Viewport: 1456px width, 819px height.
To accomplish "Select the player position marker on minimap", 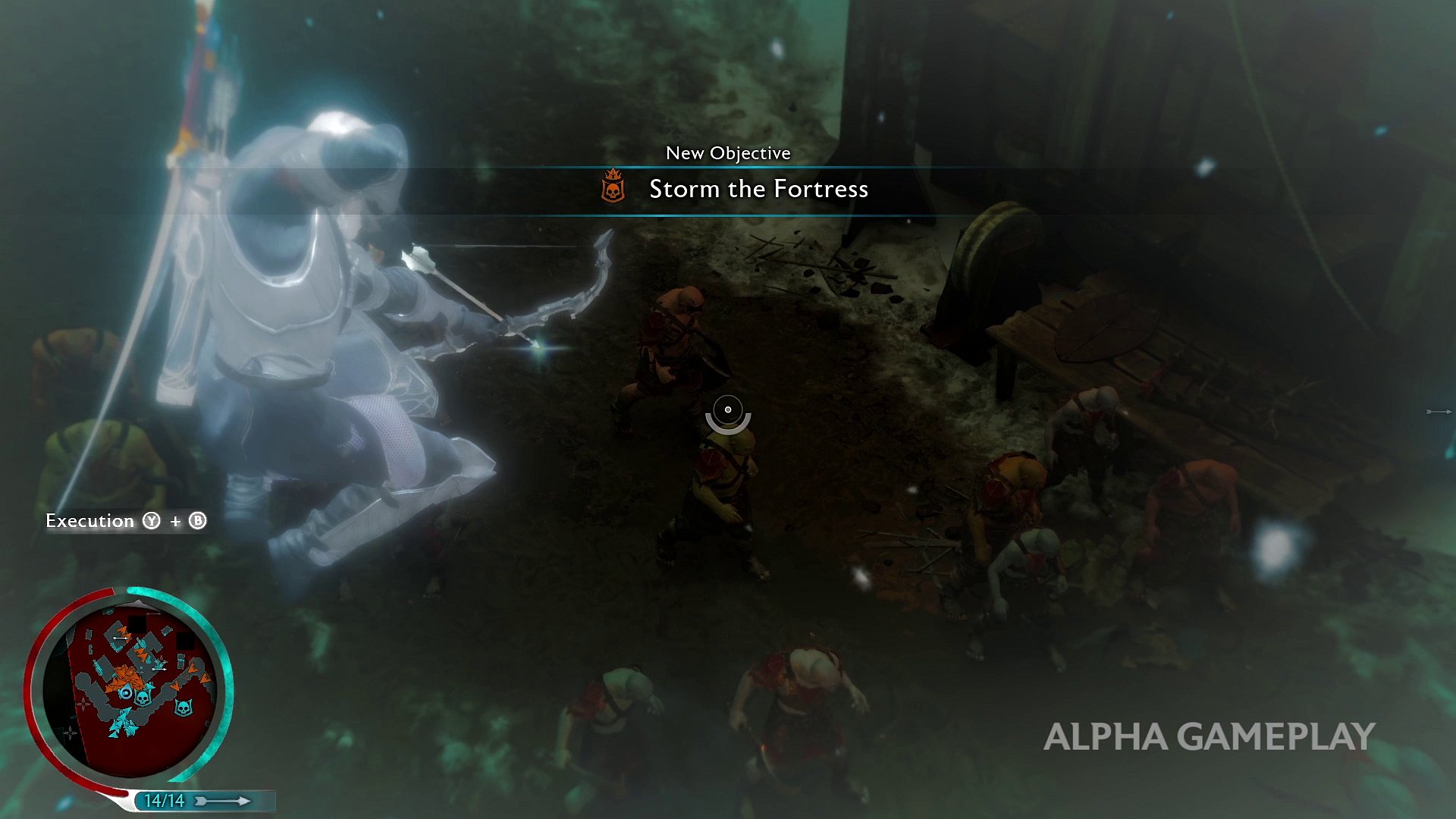I will click(126, 693).
